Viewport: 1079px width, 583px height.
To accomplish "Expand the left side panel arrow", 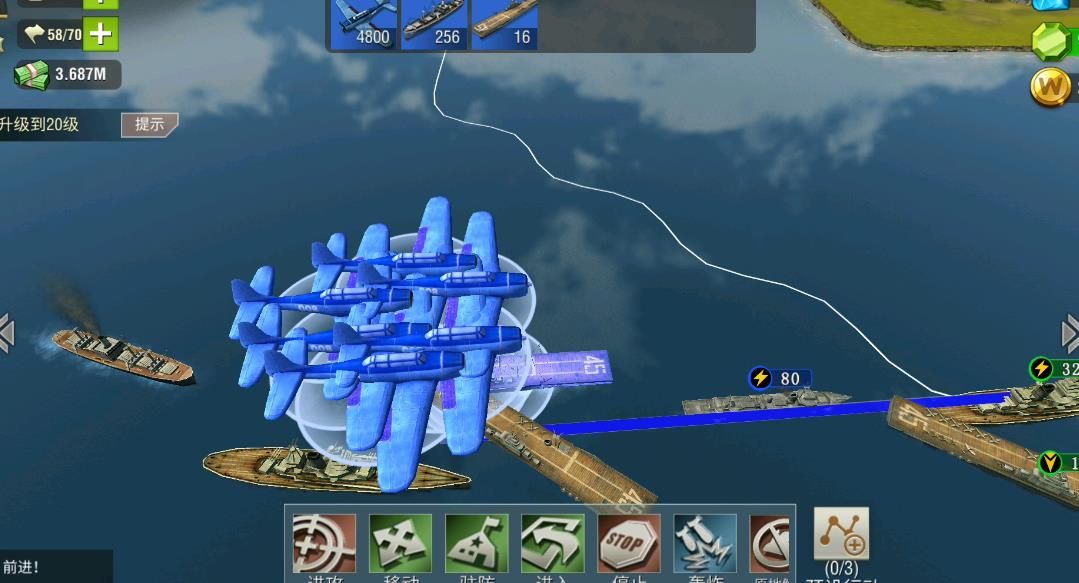I will click(7, 333).
